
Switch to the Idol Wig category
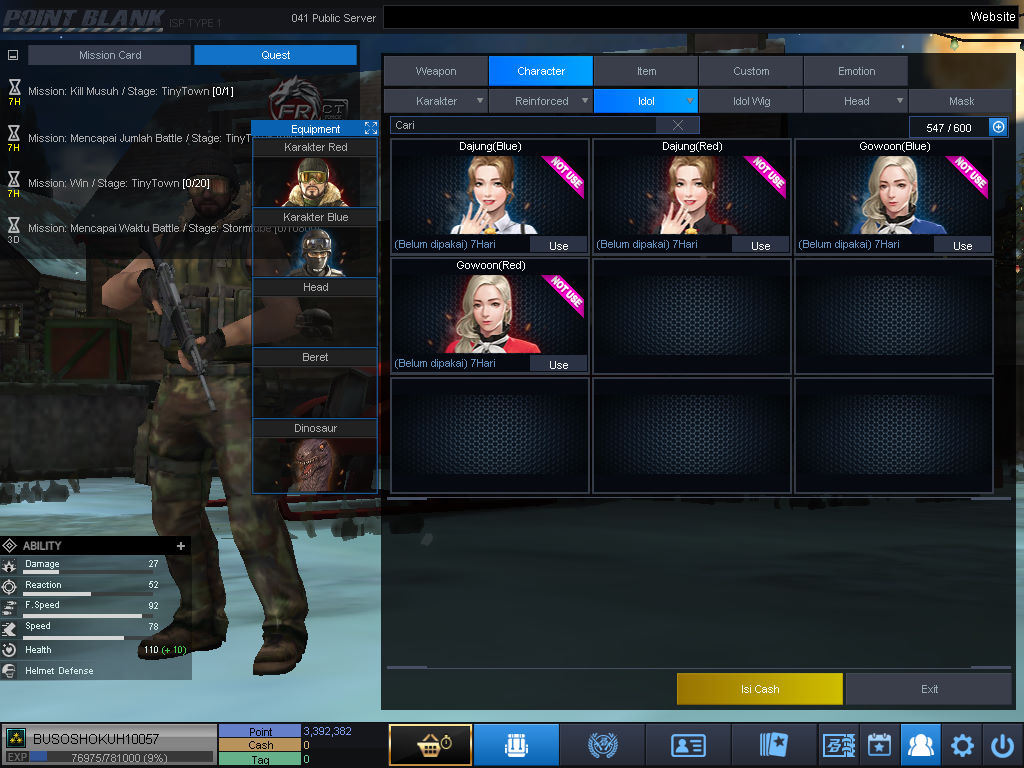pos(751,101)
